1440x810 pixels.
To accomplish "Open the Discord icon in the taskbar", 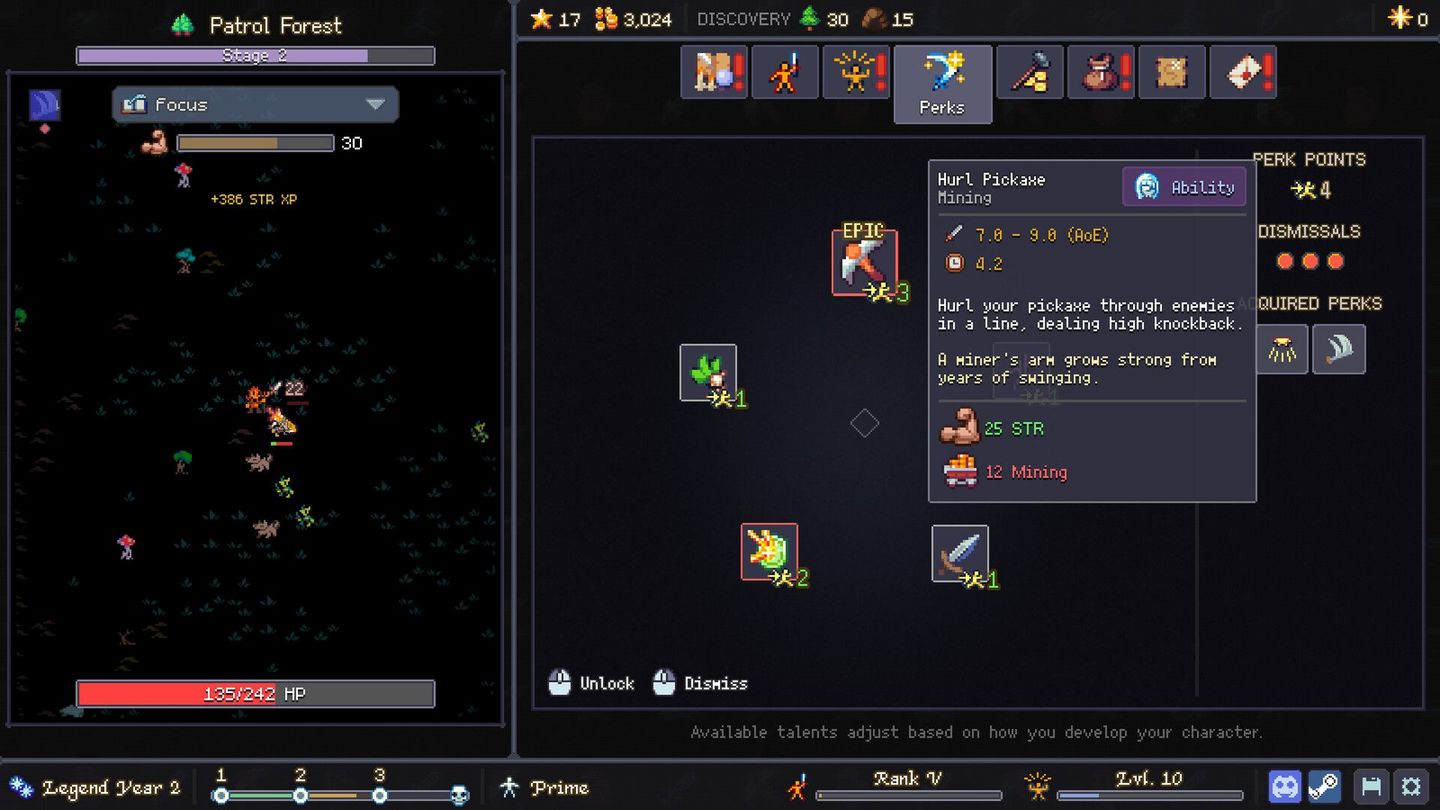I will pyautogui.click(x=1285, y=785).
